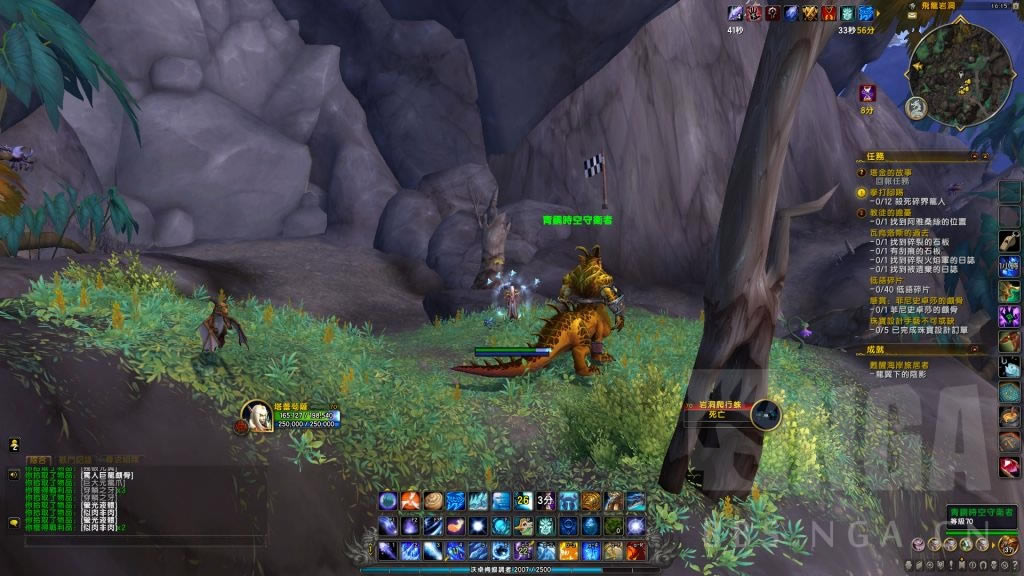
Task: Use the red gem item in side bar
Action: (1009, 467)
